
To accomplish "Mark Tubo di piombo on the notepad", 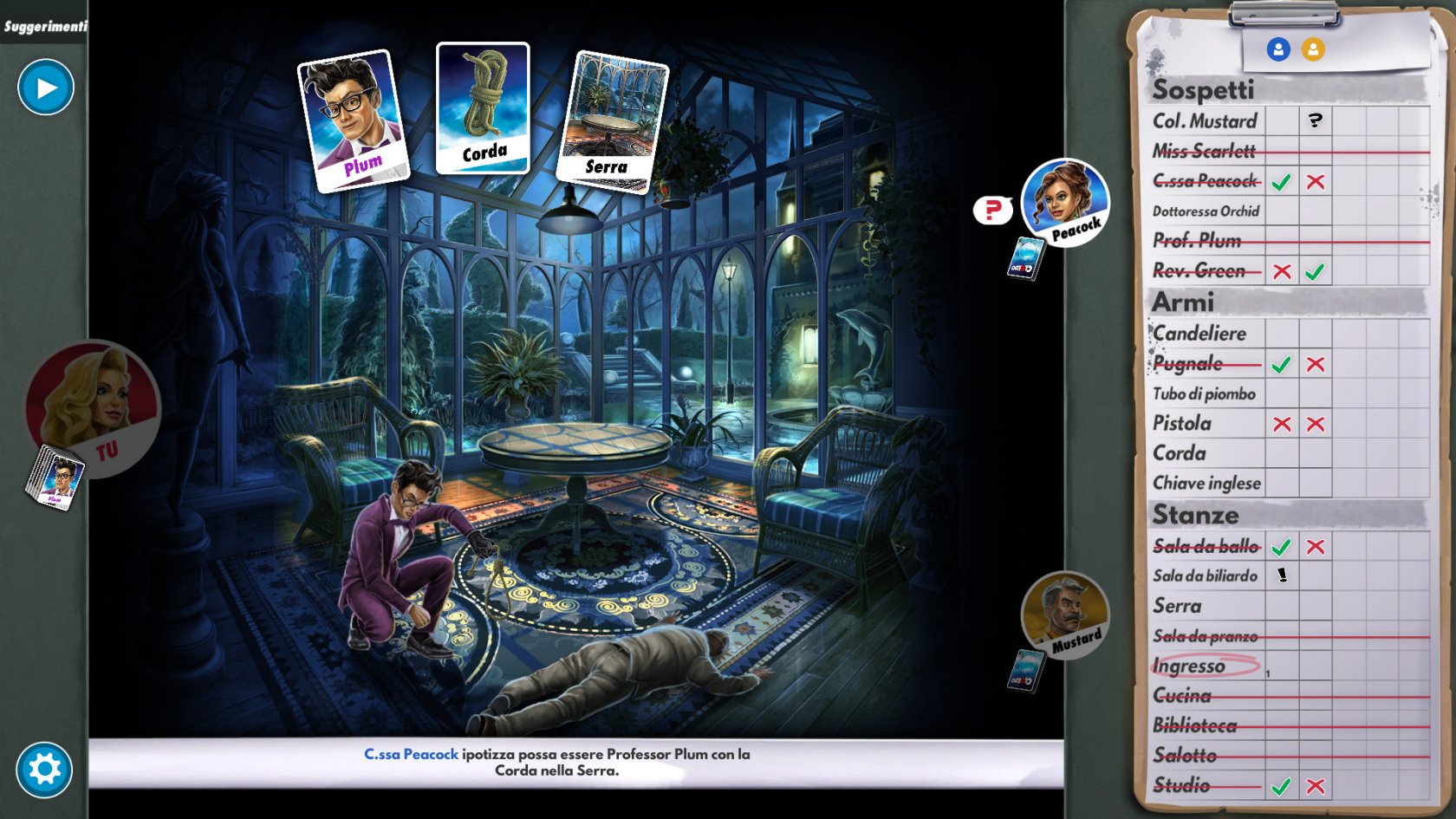I will tap(1204, 394).
